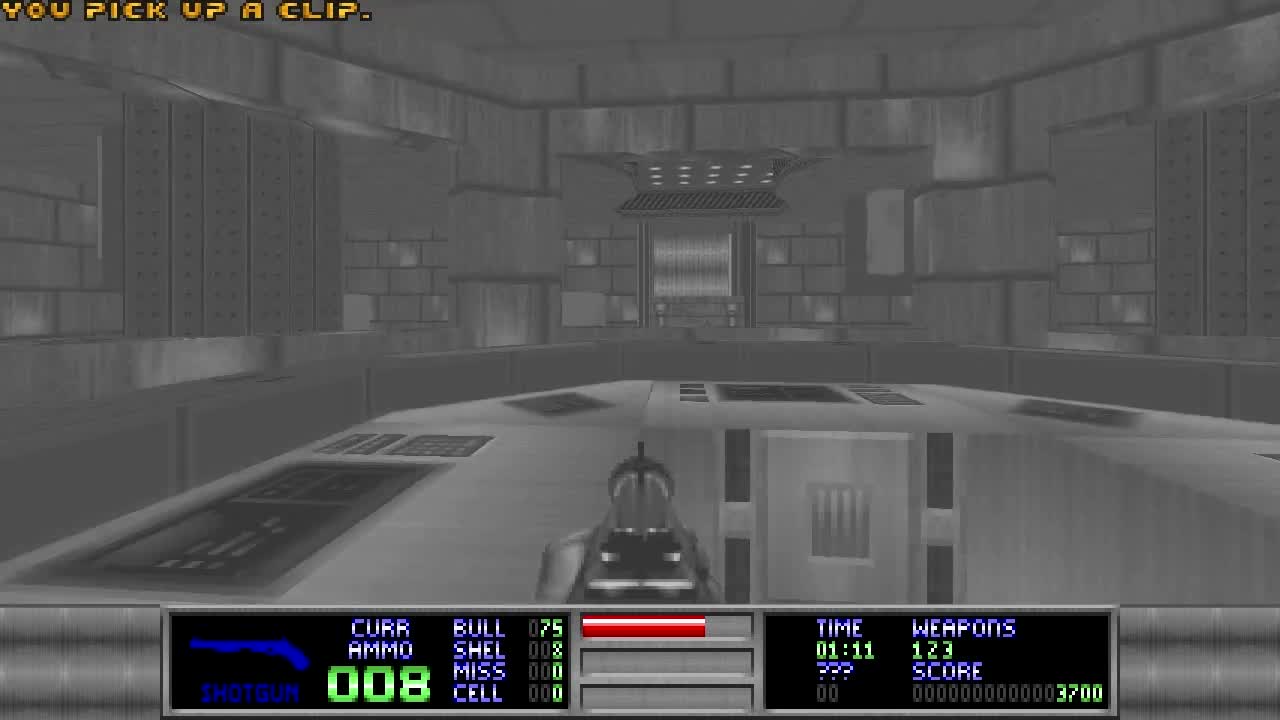Click the CELL ammo type indicator
Image resolution: width=1280 pixels, height=720 pixels.
click(480, 691)
